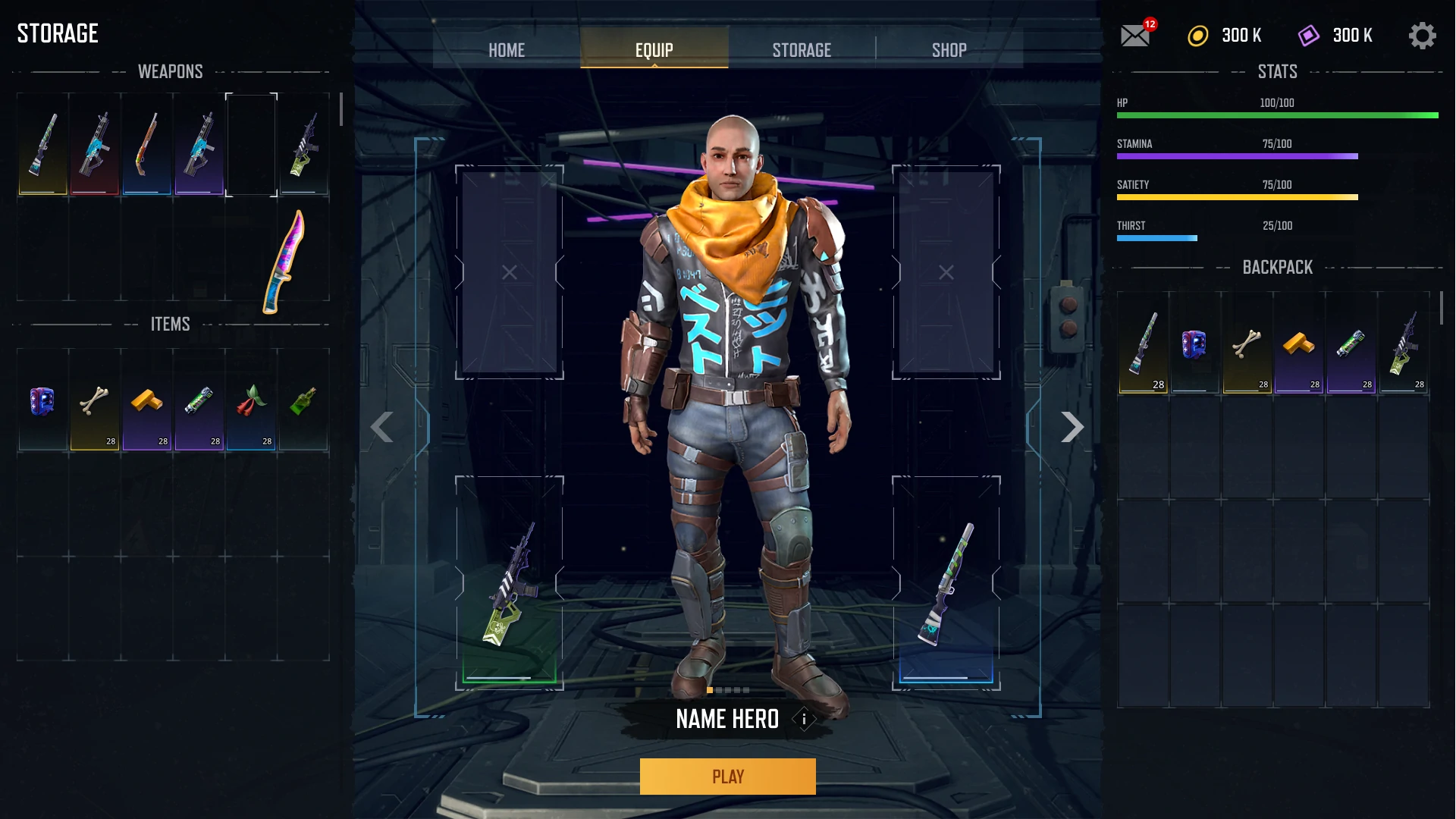
Task: Open the STORAGE tab
Action: 802,50
